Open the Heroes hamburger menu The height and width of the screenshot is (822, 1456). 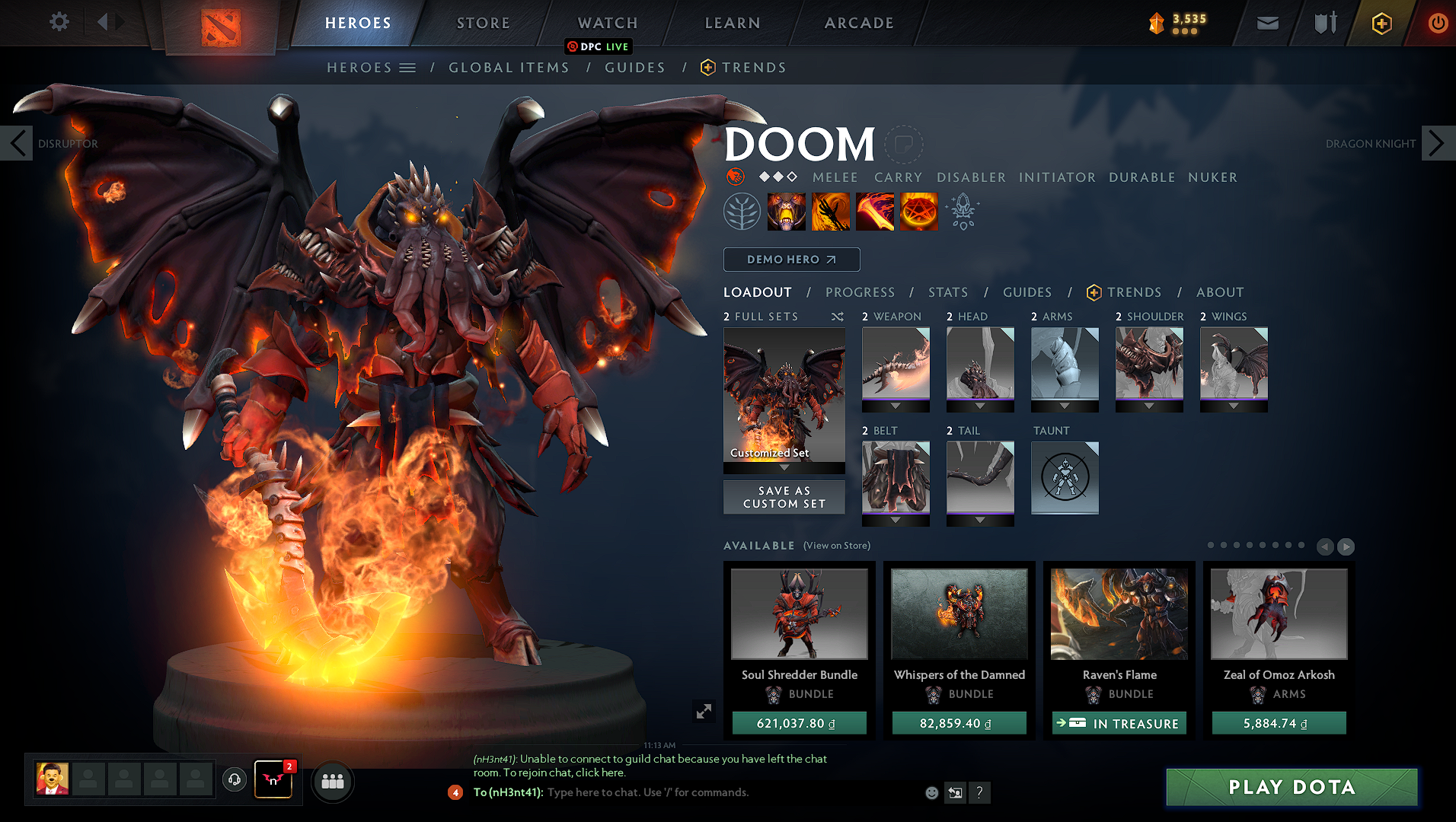pyautogui.click(x=408, y=67)
